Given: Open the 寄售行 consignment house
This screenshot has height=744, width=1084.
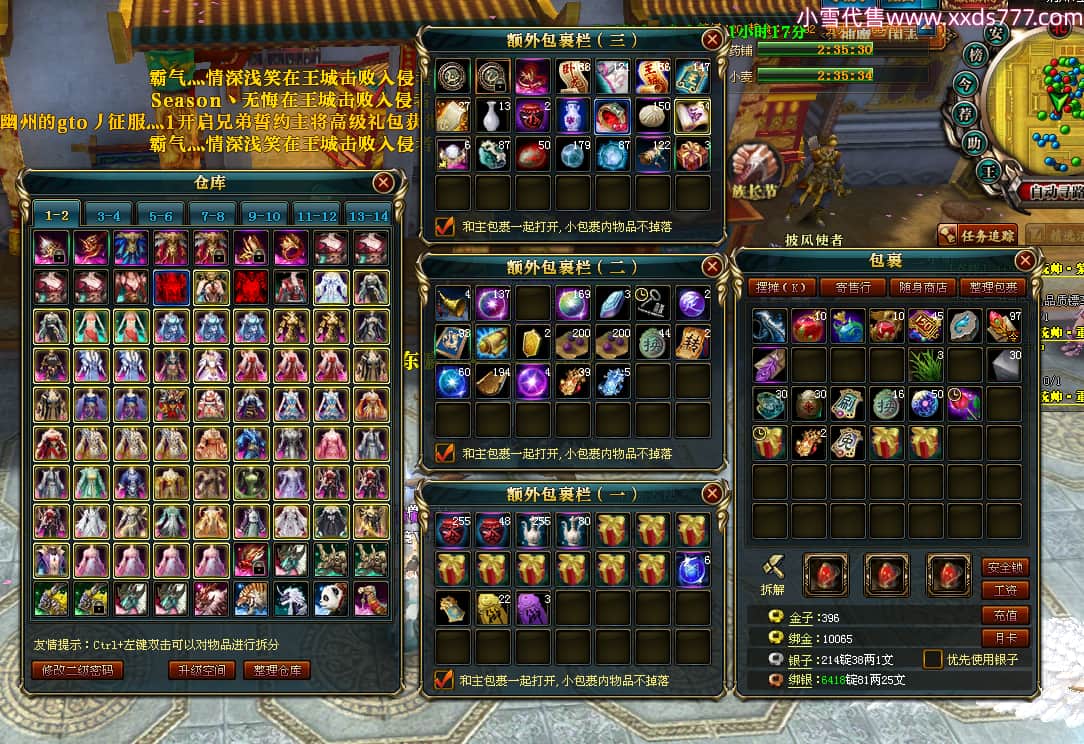Looking at the screenshot, I should pos(852,287).
